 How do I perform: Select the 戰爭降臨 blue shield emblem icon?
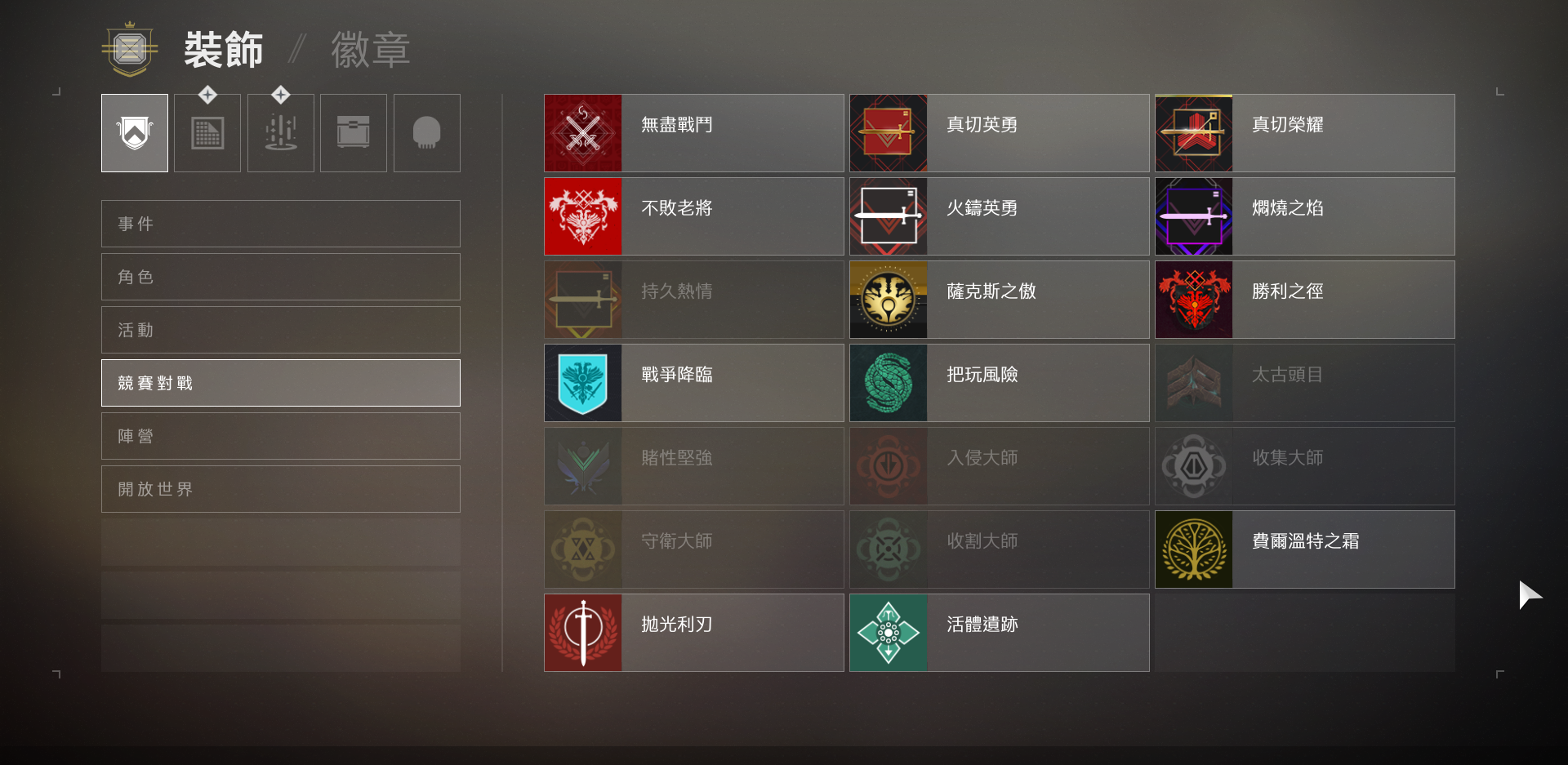pos(583,382)
